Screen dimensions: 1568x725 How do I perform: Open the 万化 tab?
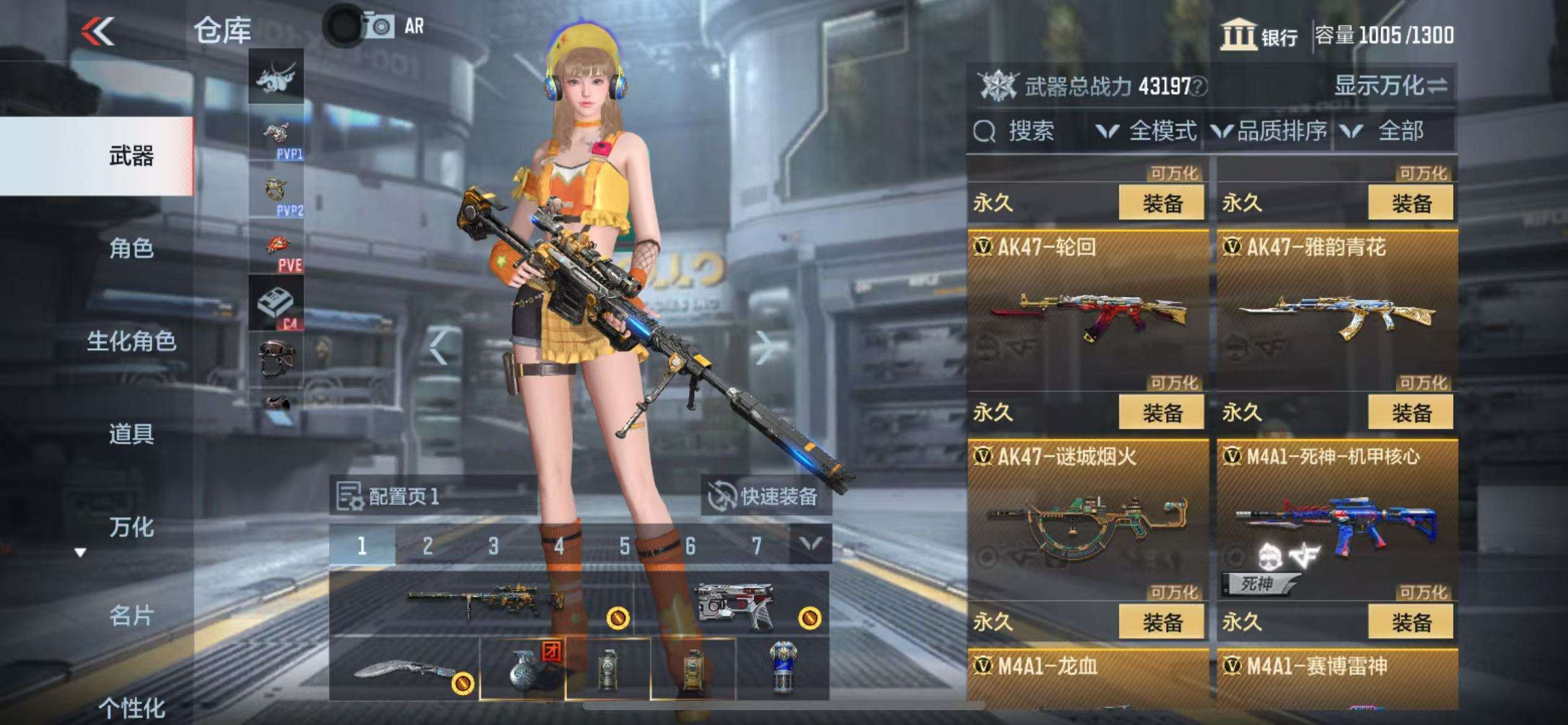tap(131, 527)
